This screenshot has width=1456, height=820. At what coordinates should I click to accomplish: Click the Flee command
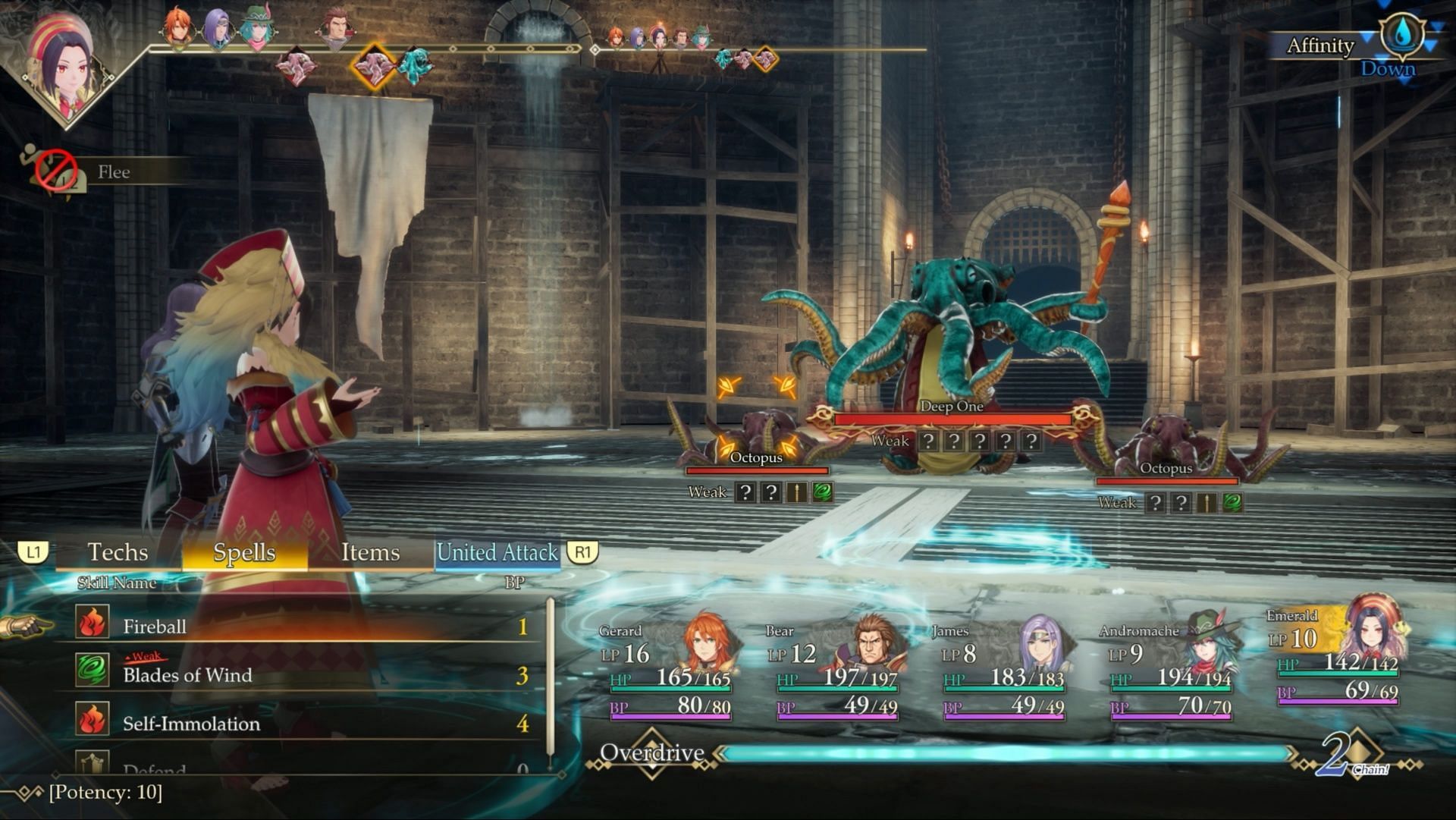(x=113, y=172)
